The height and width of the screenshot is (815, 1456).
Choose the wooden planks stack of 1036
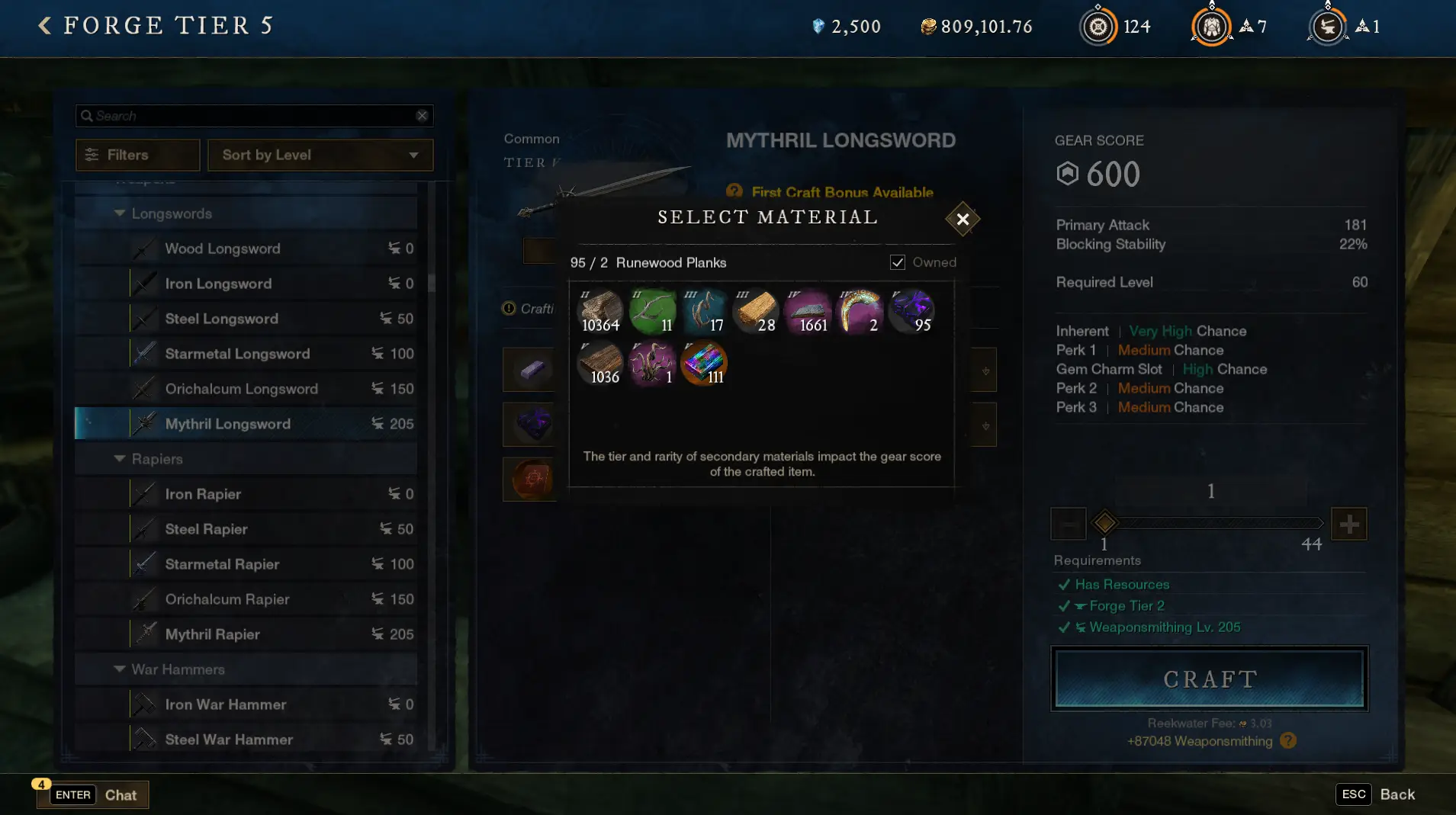pyautogui.click(x=600, y=363)
